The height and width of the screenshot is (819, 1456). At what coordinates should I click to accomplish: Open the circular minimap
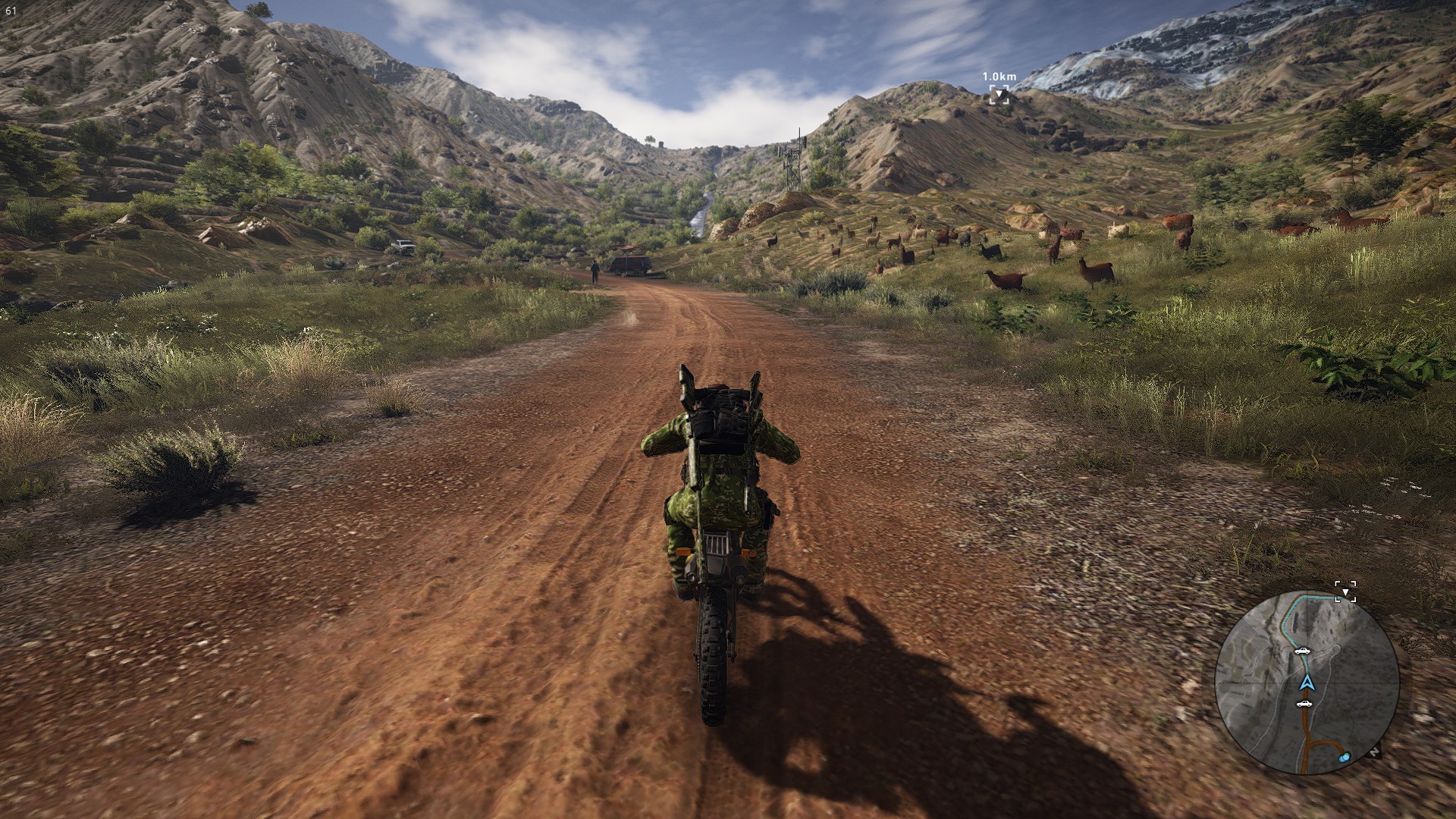(1307, 682)
